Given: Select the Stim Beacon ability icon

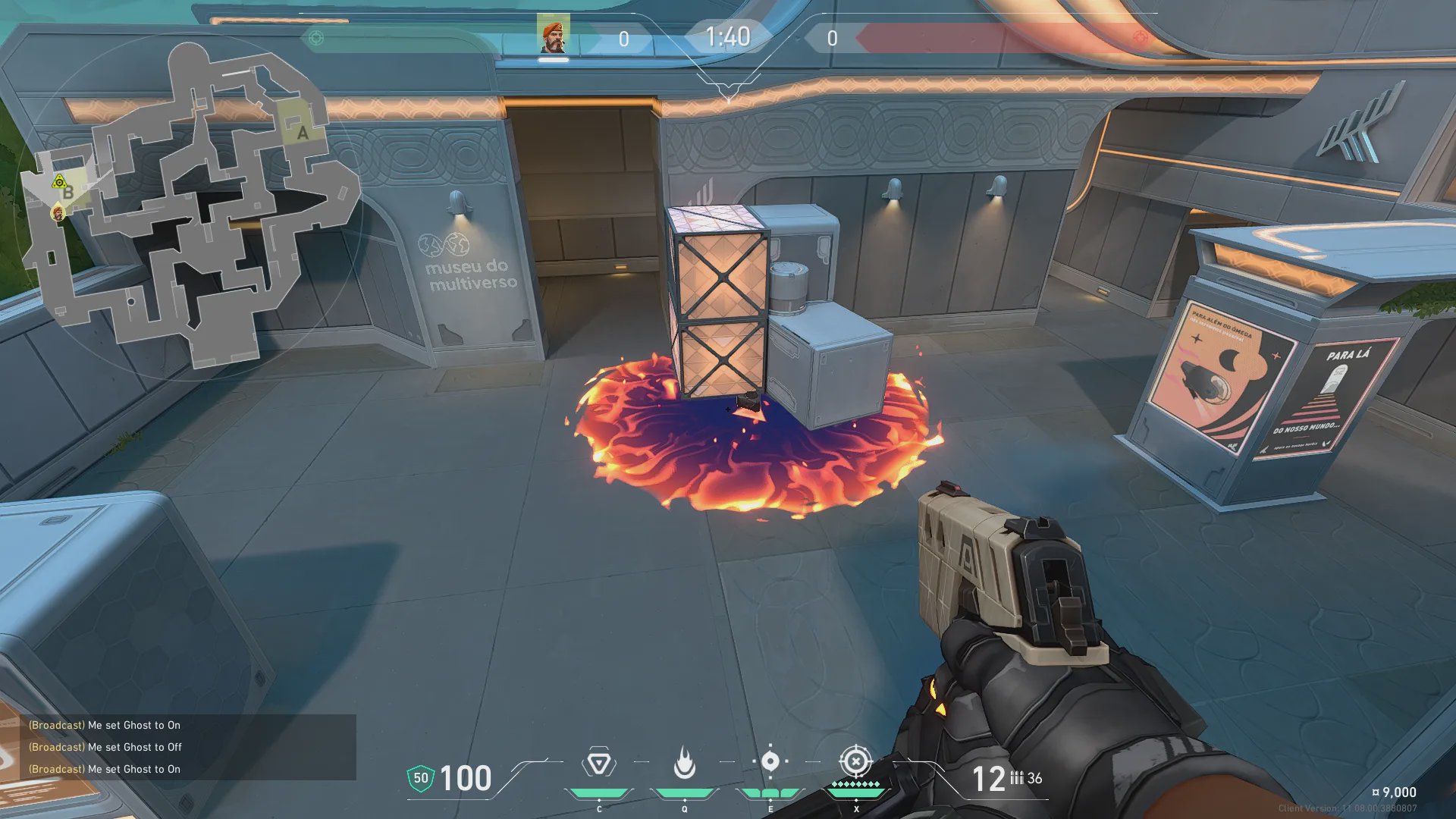Looking at the screenshot, I should (x=598, y=763).
